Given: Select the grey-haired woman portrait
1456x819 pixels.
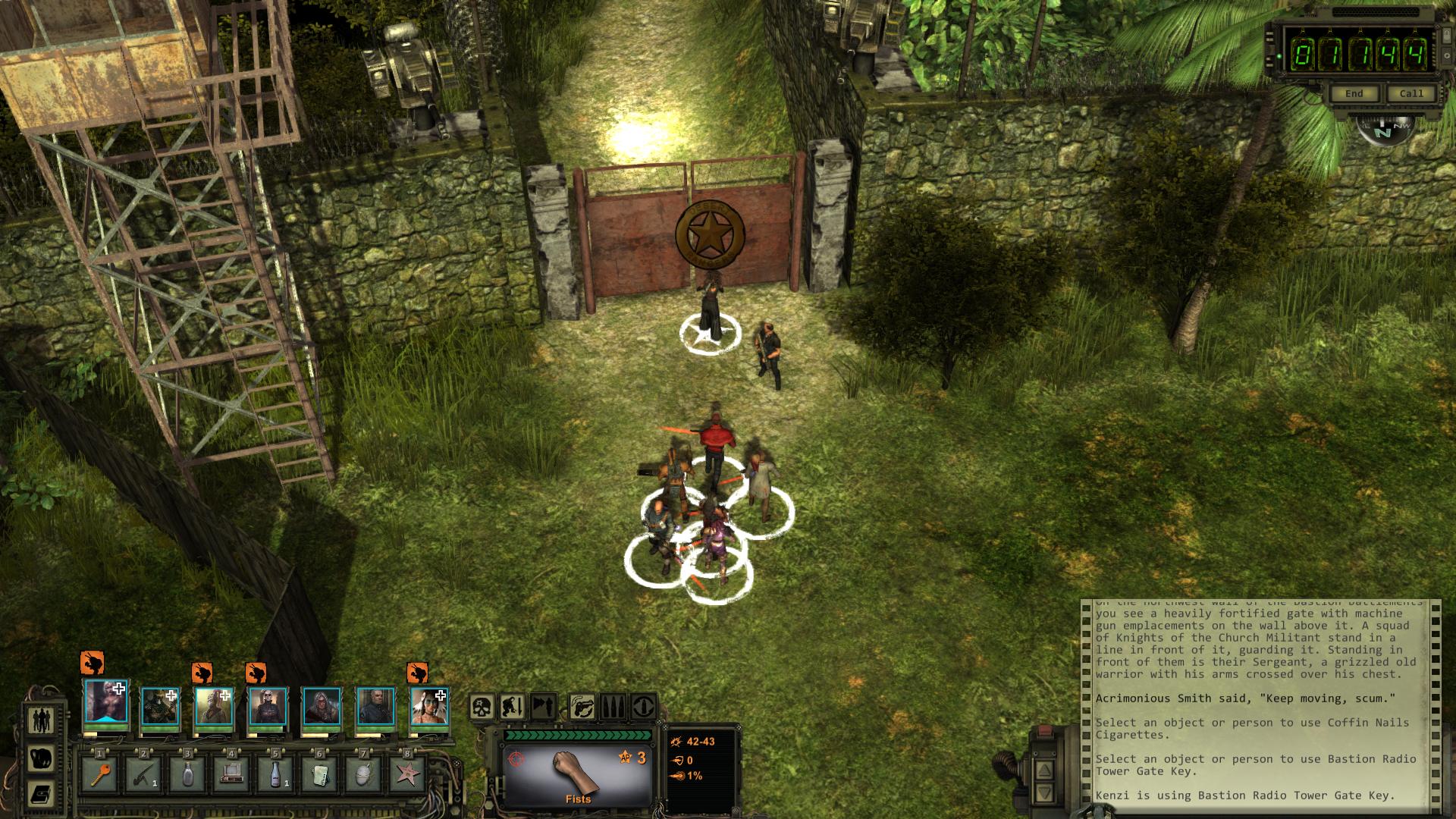Looking at the screenshot, I should click(322, 708).
